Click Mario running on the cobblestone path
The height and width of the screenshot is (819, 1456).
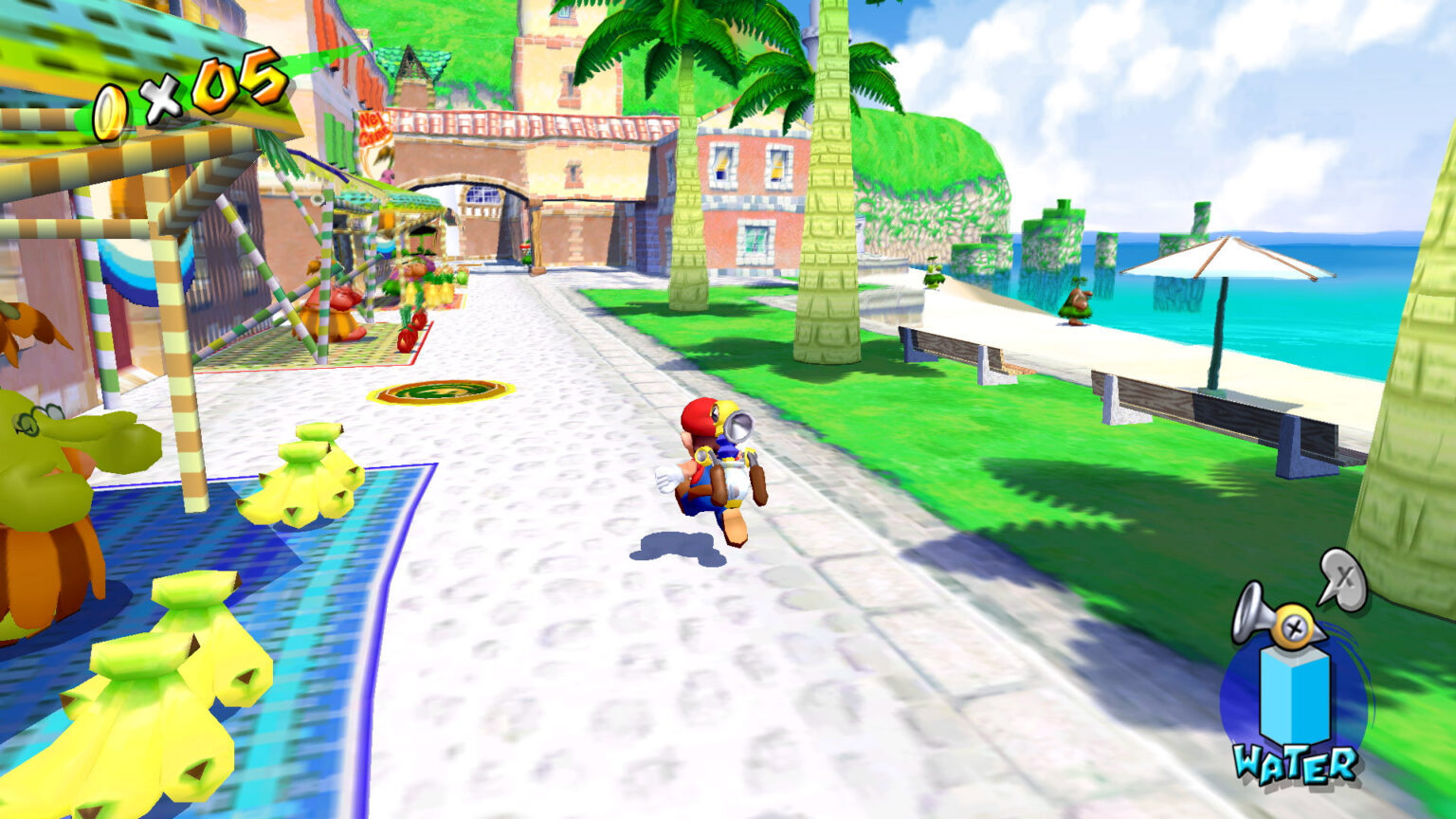713,474
